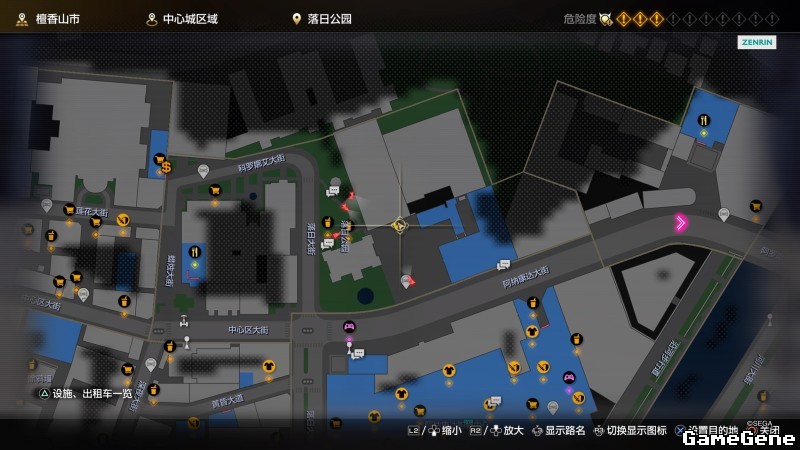Choose the restaurant marker beside 蝴蝶大街
Viewport: 800px width, 450px height.
[195, 252]
